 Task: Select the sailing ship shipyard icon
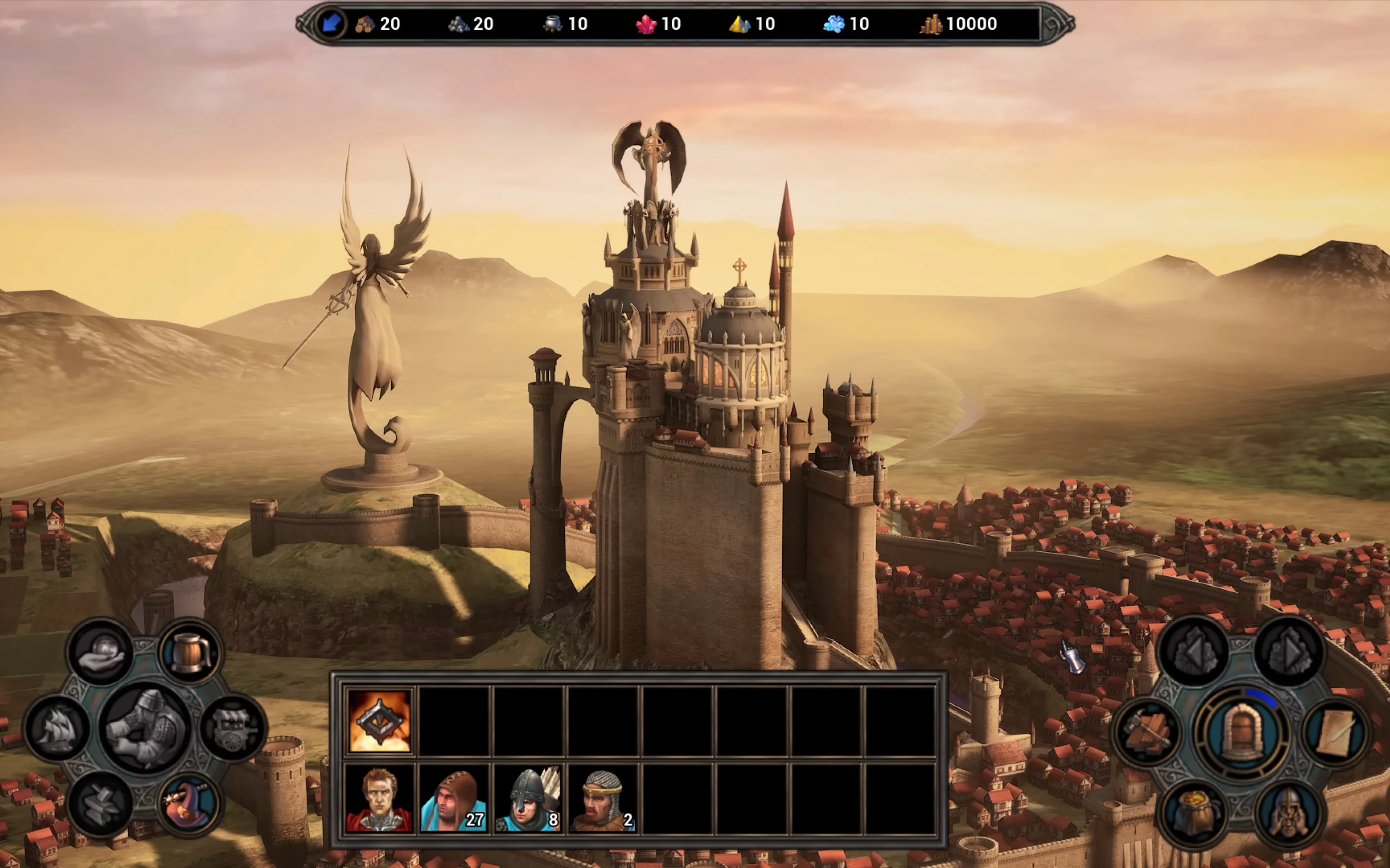pyautogui.click(x=58, y=728)
